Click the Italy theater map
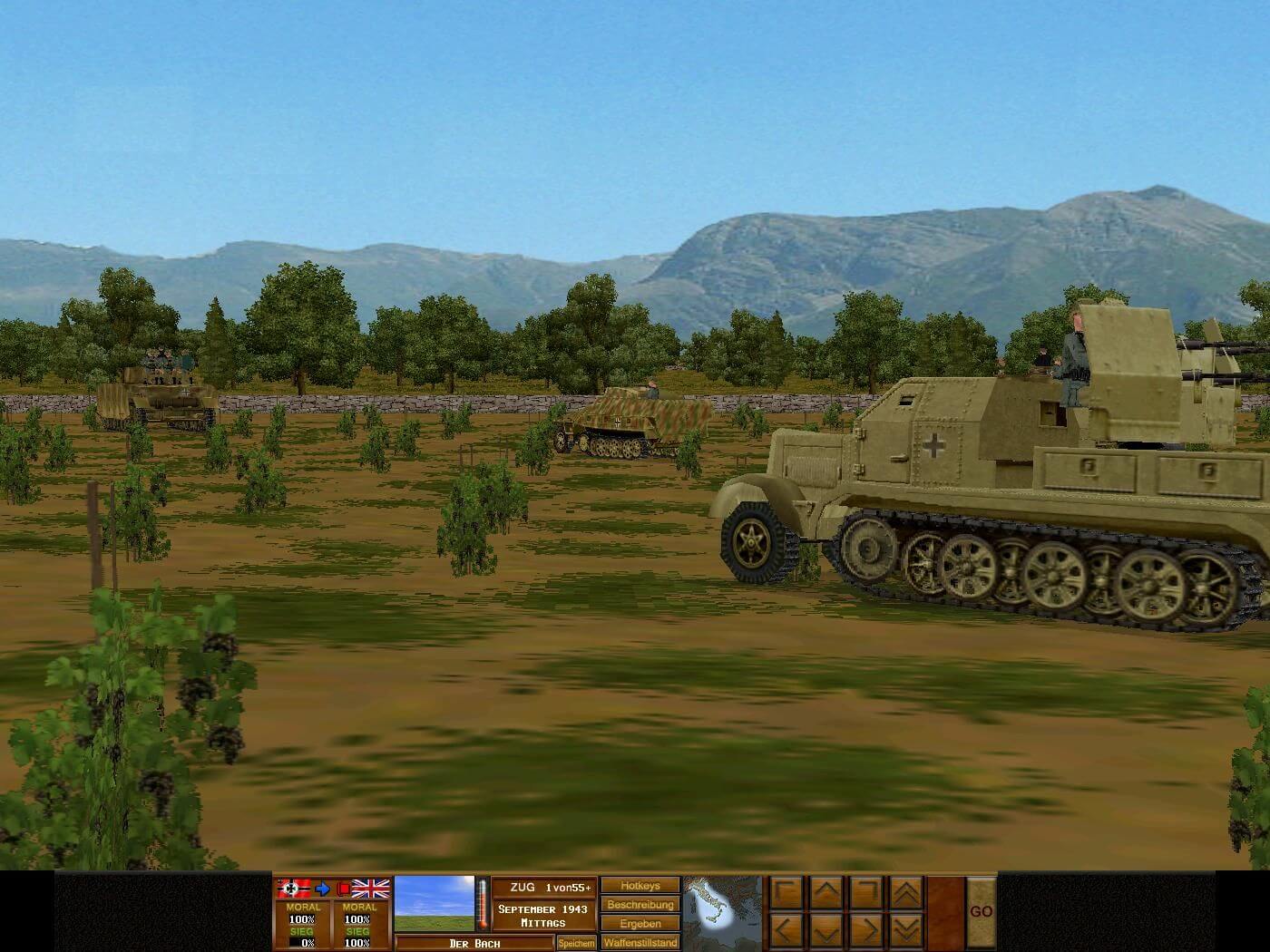This screenshot has height=952, width=1270. coord(722,912)
